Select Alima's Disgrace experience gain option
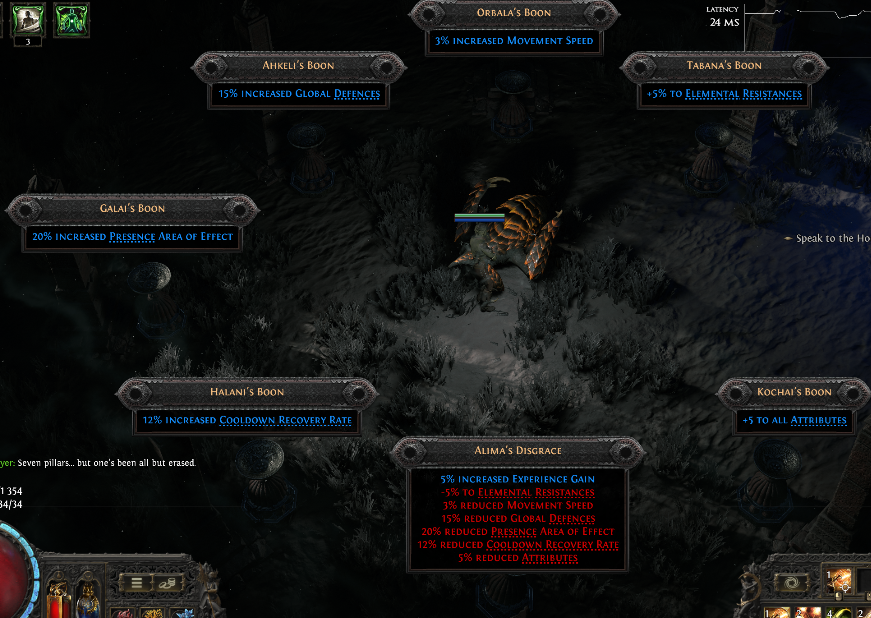Image resolution: width=871 pixels, height=618 pixels. pyautogui.click(x=517, y=480)
